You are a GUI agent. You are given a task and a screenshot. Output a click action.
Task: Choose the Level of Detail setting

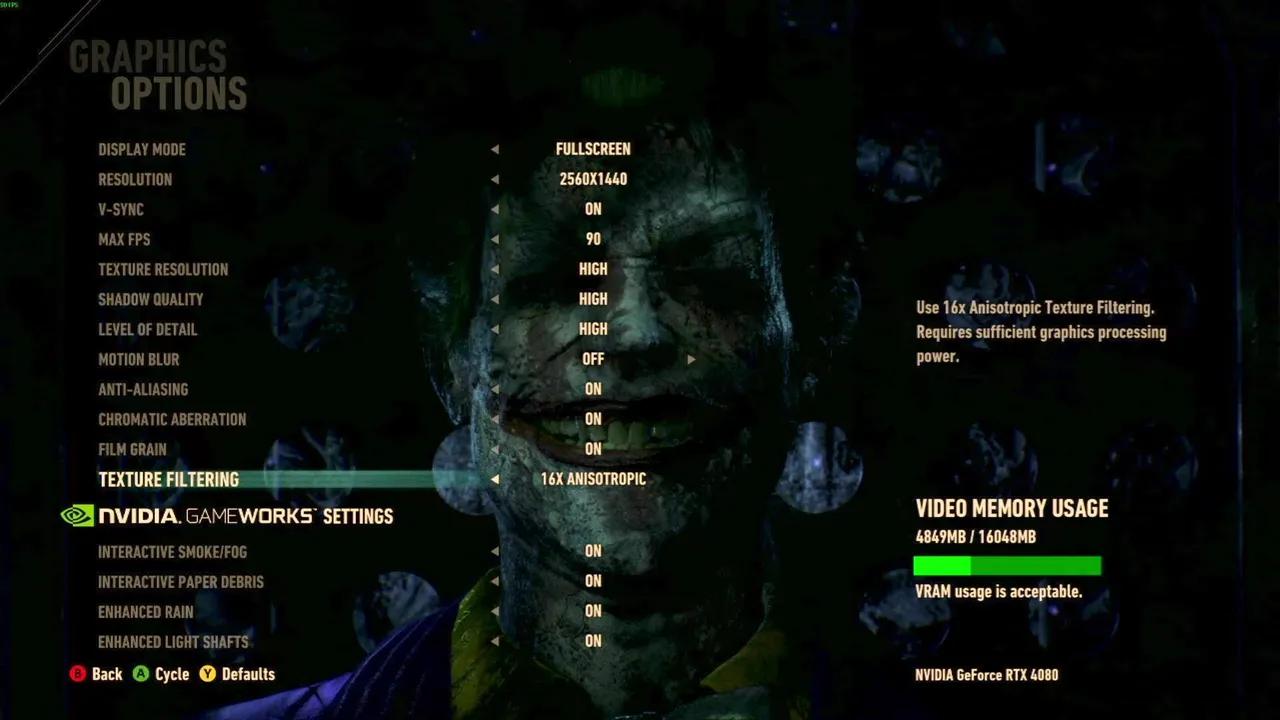click(147, 329)
